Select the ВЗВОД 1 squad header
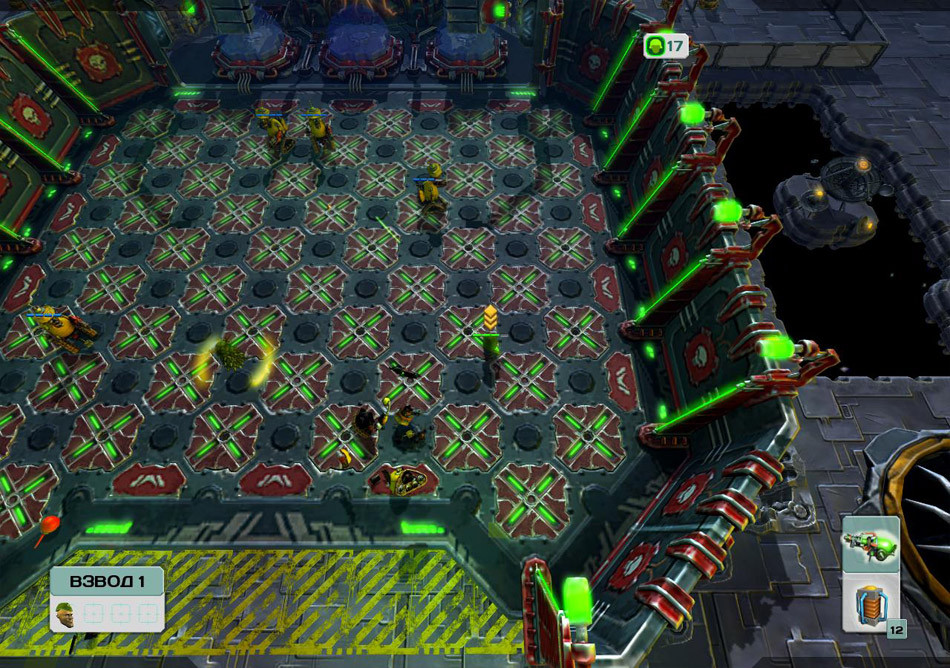Image resolution: width=950 pixels, height=668 pixels. [x=106, y=581]
